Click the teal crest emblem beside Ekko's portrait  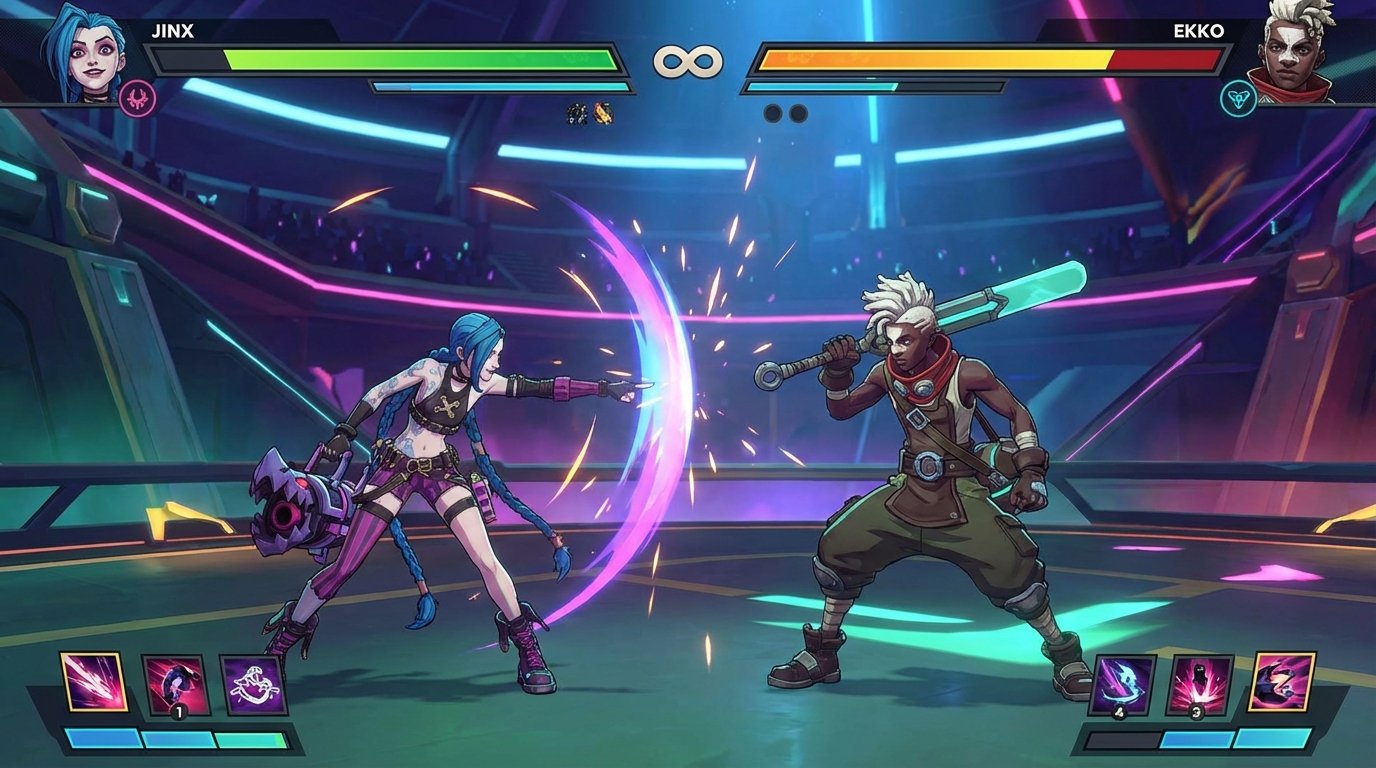point(1237,99)
